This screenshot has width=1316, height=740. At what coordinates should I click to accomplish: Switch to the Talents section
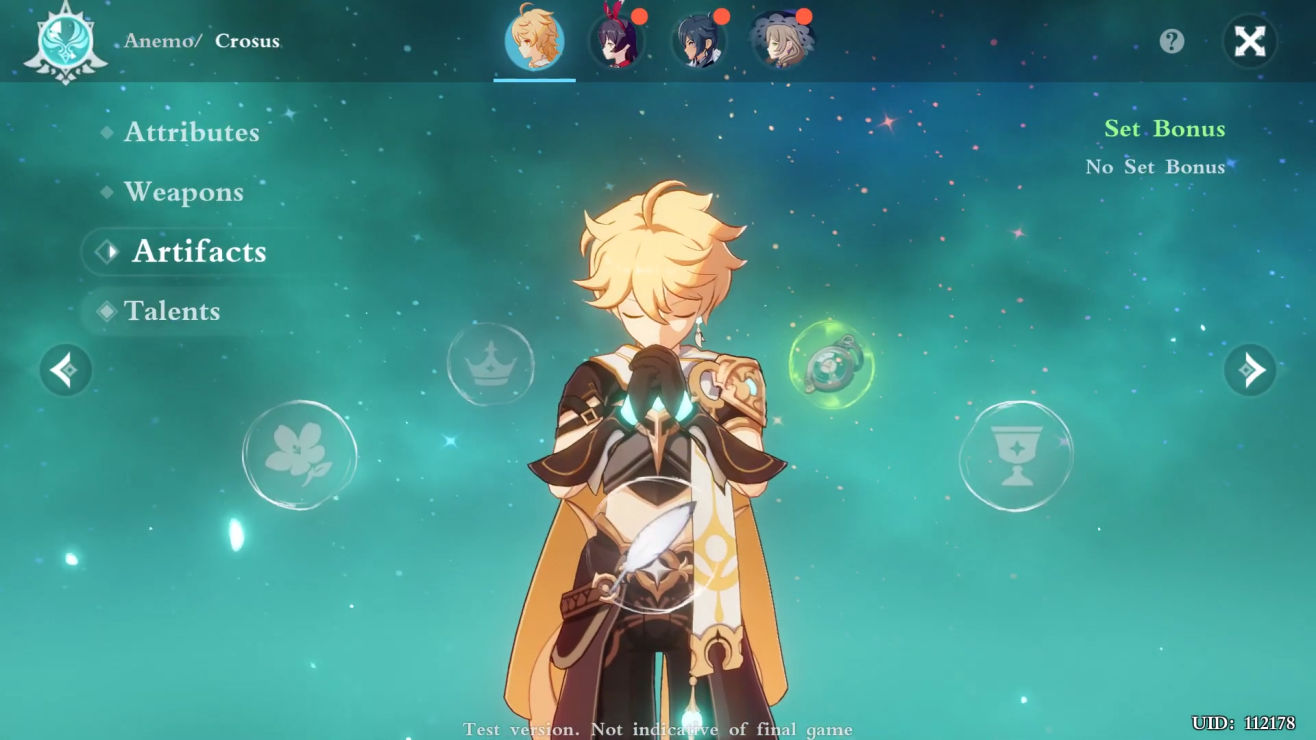point(172,311)
